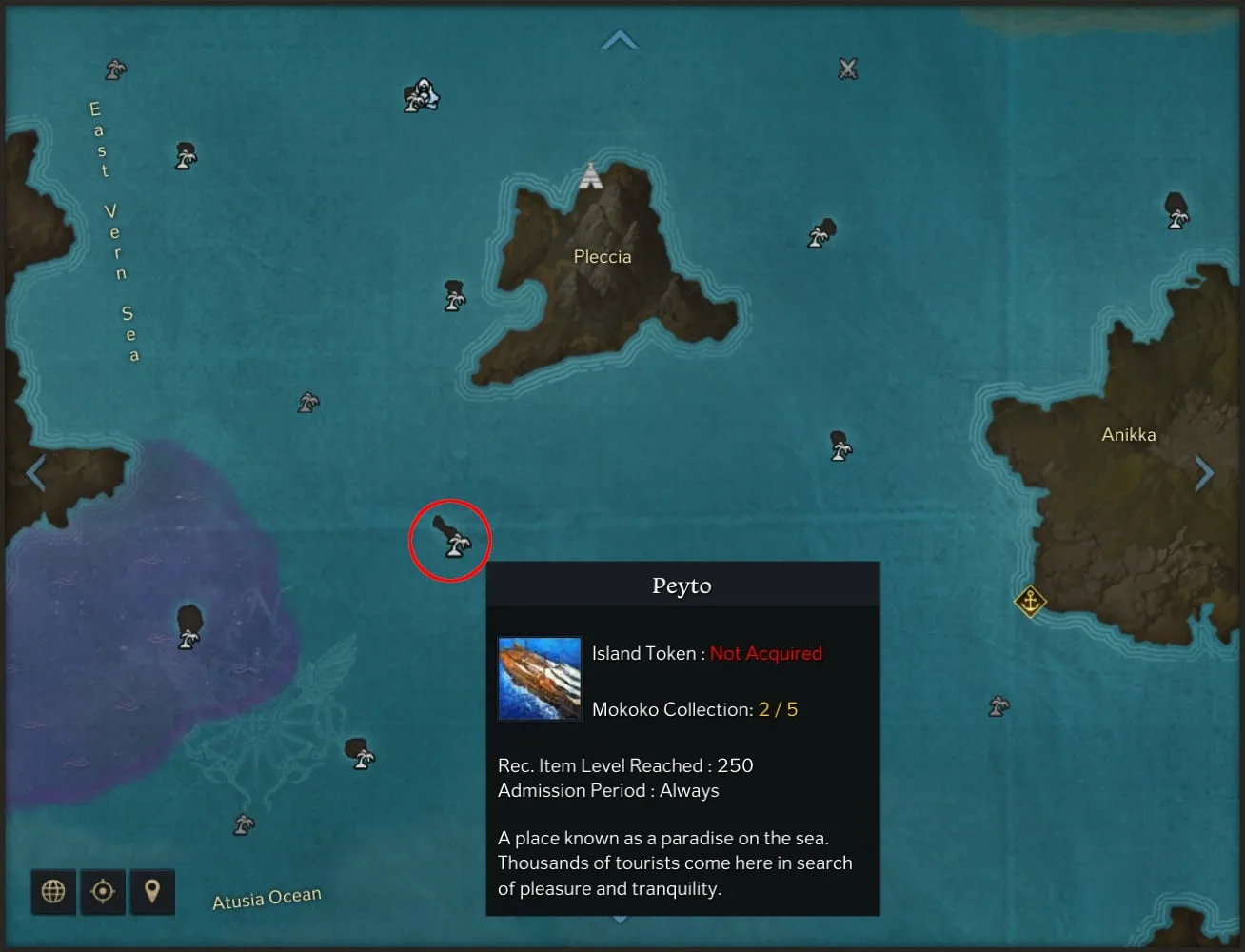Pan the map north with the up arrow
The height and width of the screenshot is (952, 1245).
tap(620, 40)
